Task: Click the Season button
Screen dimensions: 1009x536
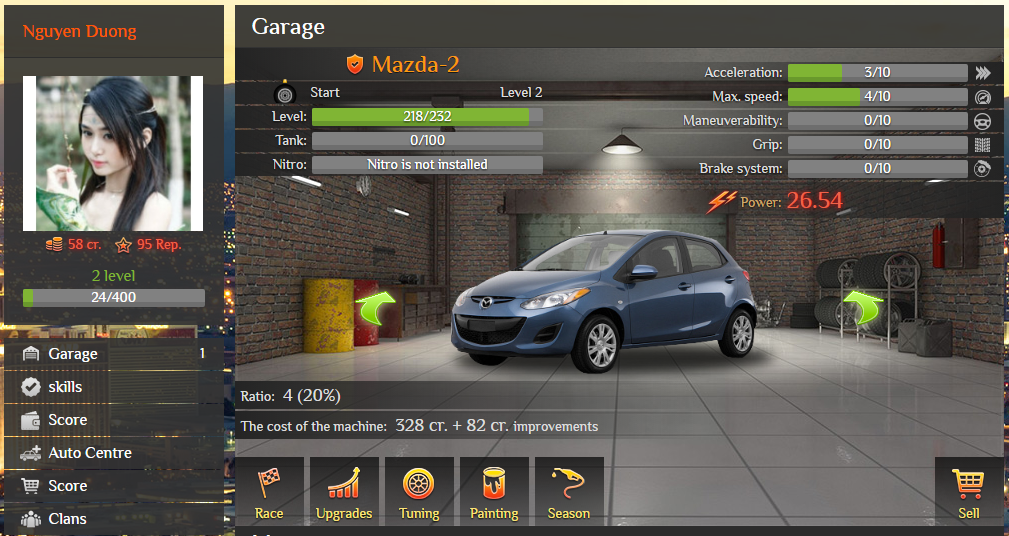Action: coord(569,492)
